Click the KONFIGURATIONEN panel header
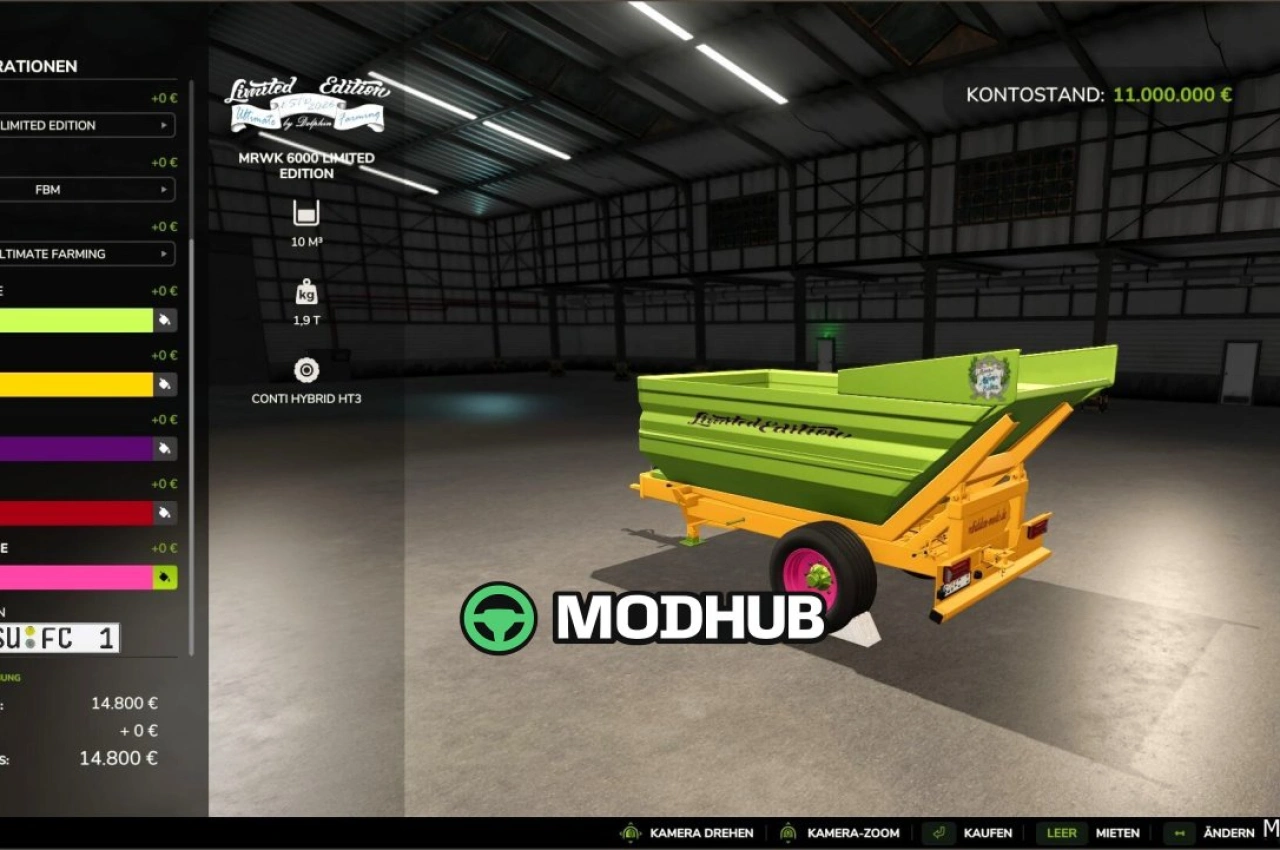 (40, 66)
